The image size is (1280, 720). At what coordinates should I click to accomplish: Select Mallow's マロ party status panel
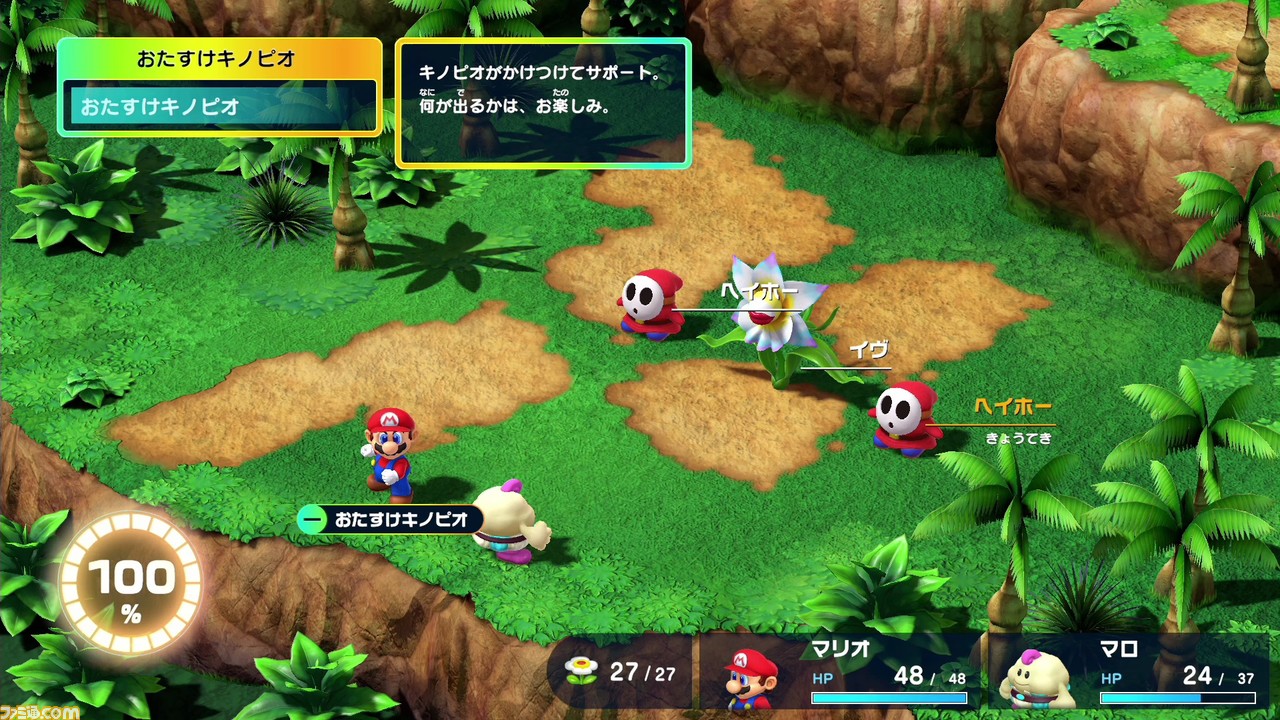coord(1130,672)
